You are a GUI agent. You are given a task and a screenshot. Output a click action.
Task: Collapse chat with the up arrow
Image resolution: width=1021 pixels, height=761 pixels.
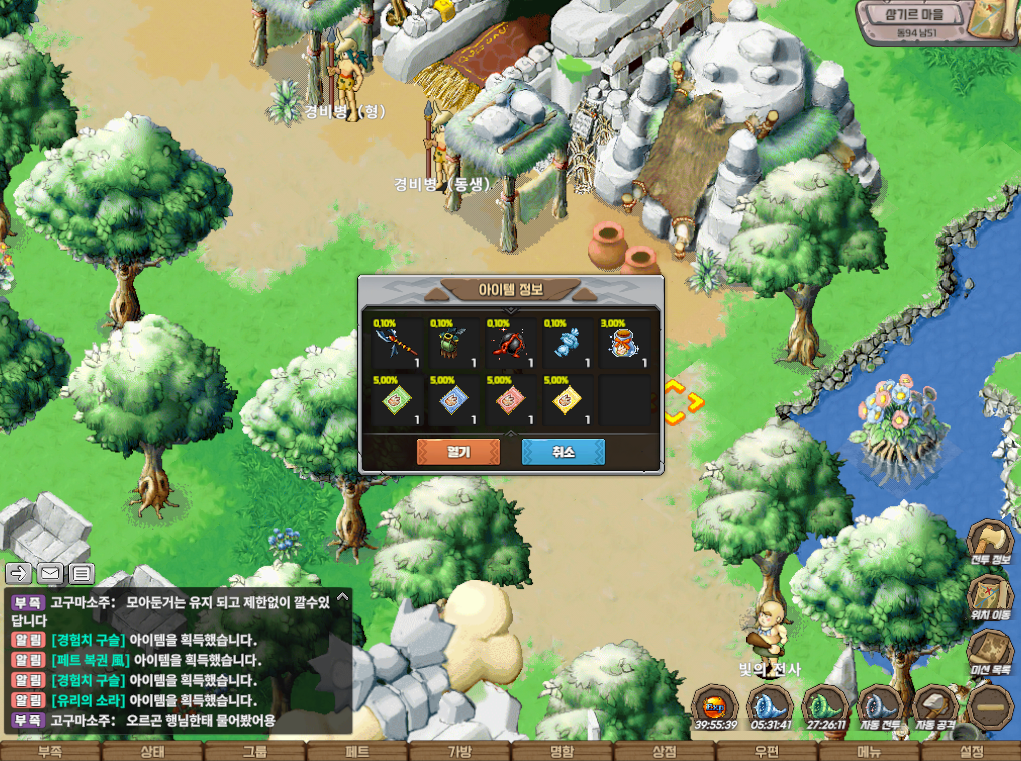click(x=343, y=597)
